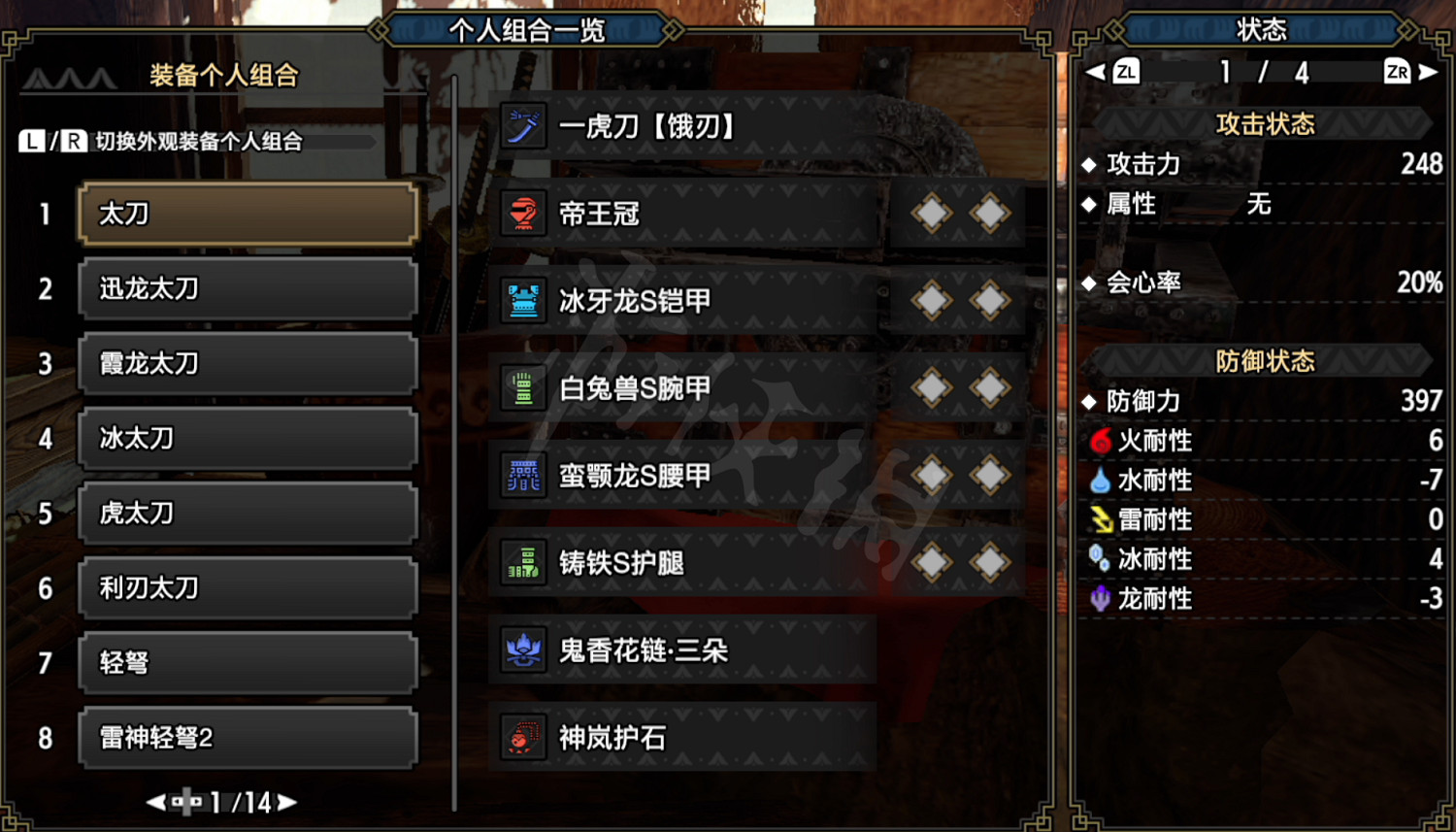Click the 铸铁S护腿 leg armor icon
This screenshot has height=832, width=1456.
[x=522, y=563]
